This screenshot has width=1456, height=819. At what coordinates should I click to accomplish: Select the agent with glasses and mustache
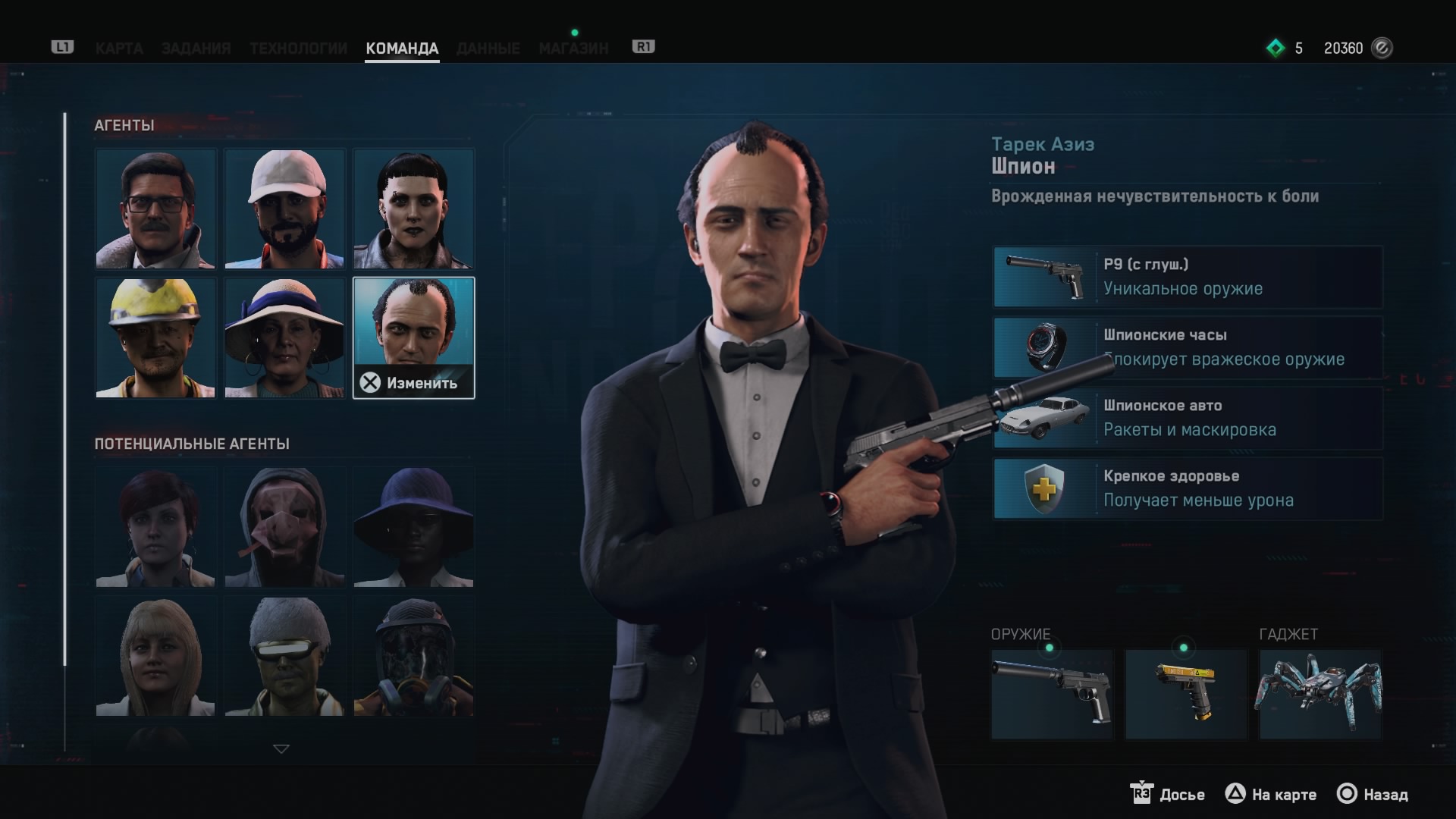[155, 209]
